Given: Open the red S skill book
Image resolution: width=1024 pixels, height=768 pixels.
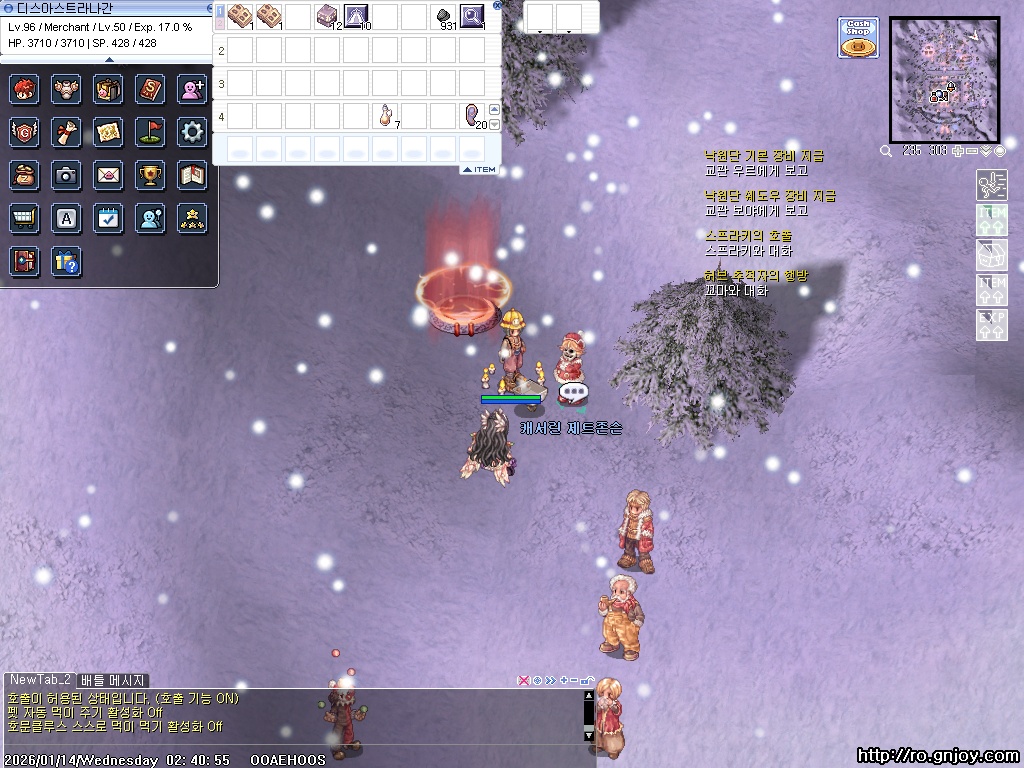Looking at the screenshot, I should (151, 89).
